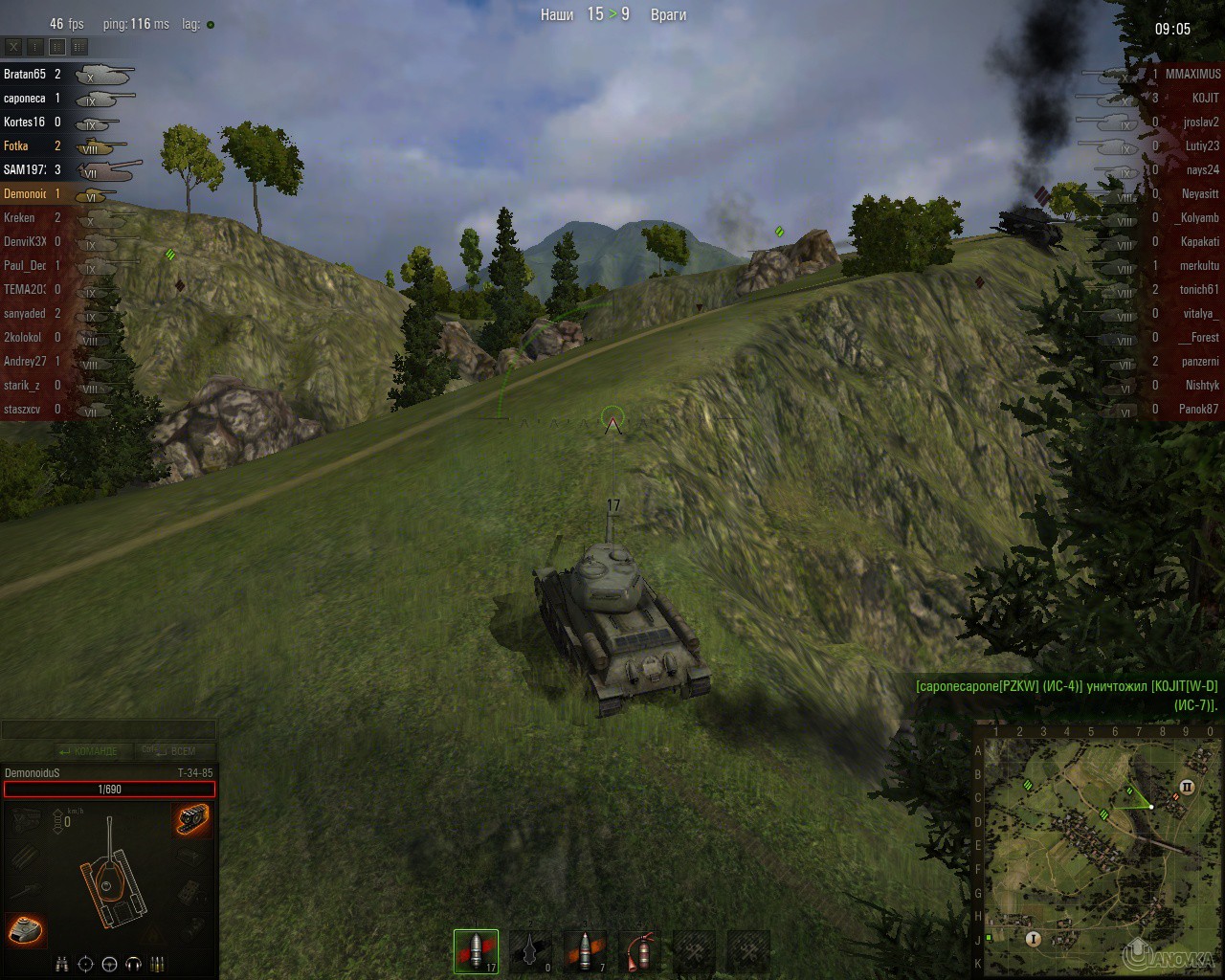Click the red 1/690 health bar
This screenshot has width=1225, height=980.
(x=108, y=790)
